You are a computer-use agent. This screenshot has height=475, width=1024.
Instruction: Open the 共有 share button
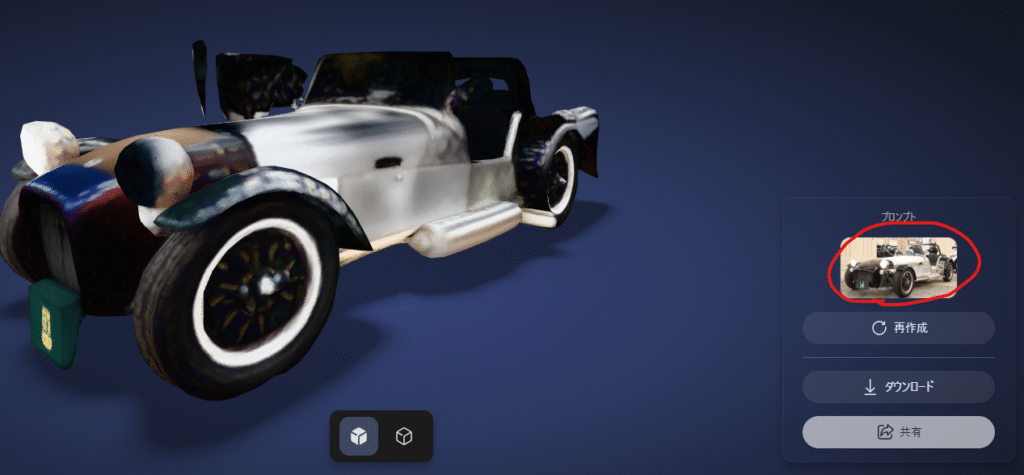click(x=898, y=432)
